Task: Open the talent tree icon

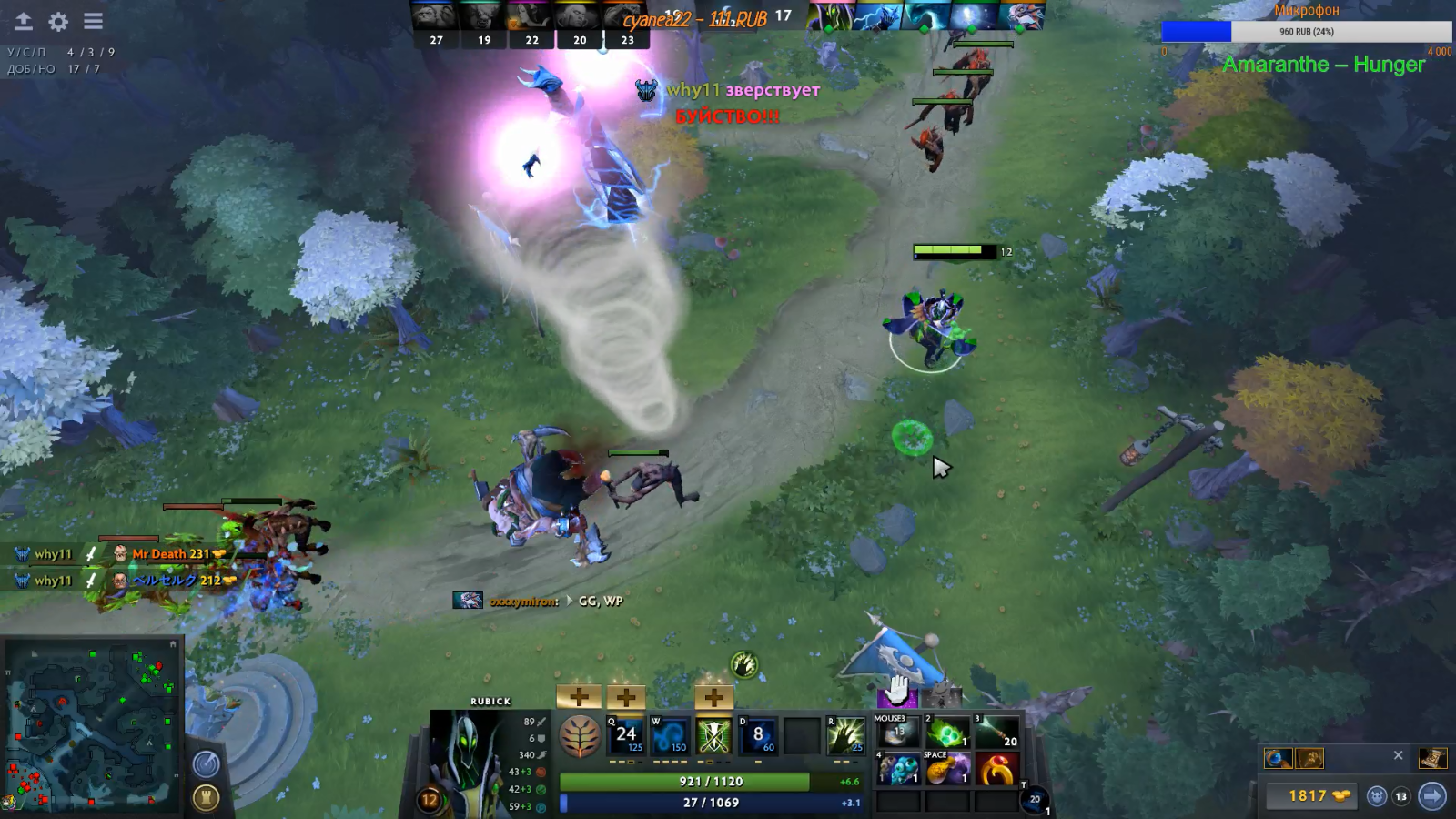Action: point(580,736)
